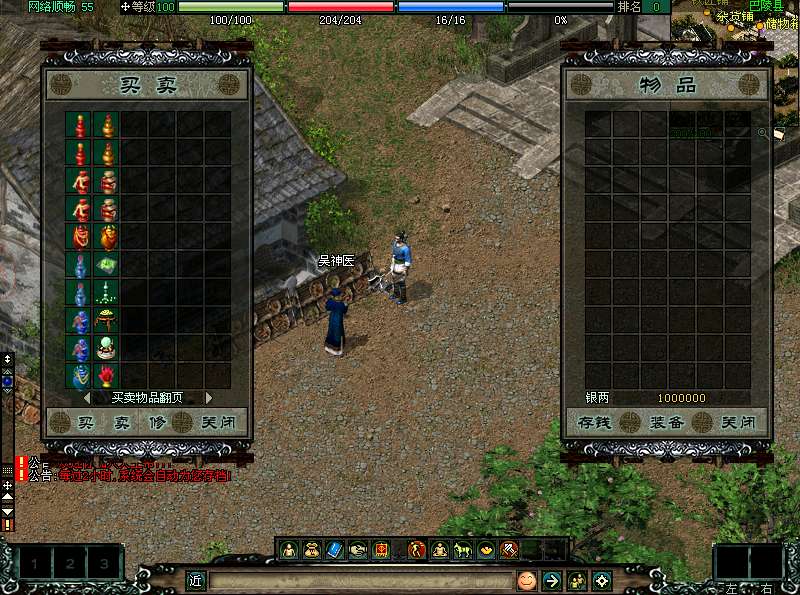The image size is (800, 595).
Task: Select the white pearl orb item
Action: (x=106, y=348)
